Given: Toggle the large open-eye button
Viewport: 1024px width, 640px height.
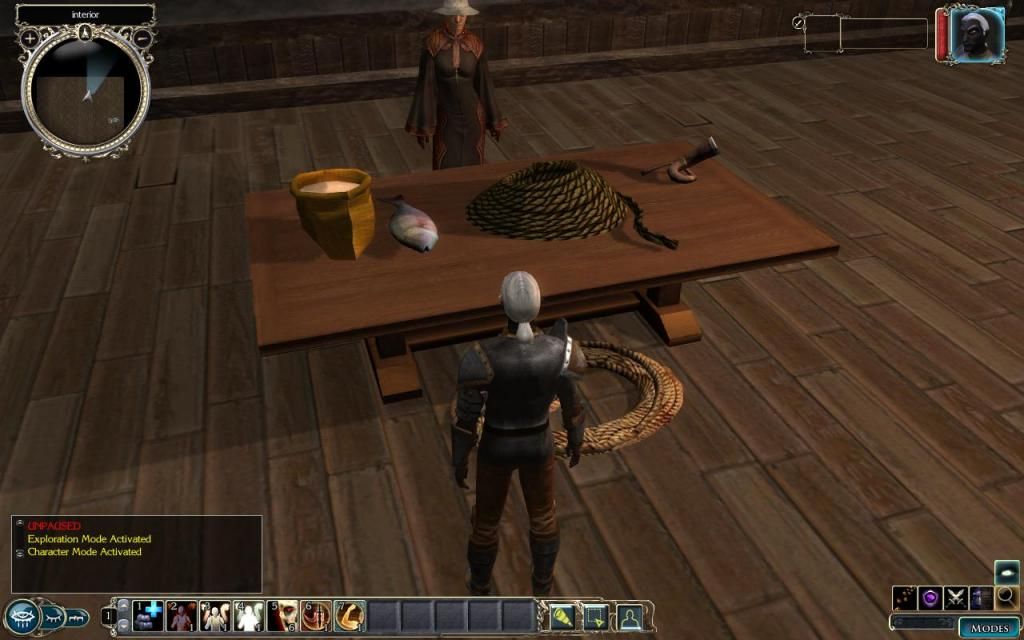Looking at the screenshot, I should (21, 616).
